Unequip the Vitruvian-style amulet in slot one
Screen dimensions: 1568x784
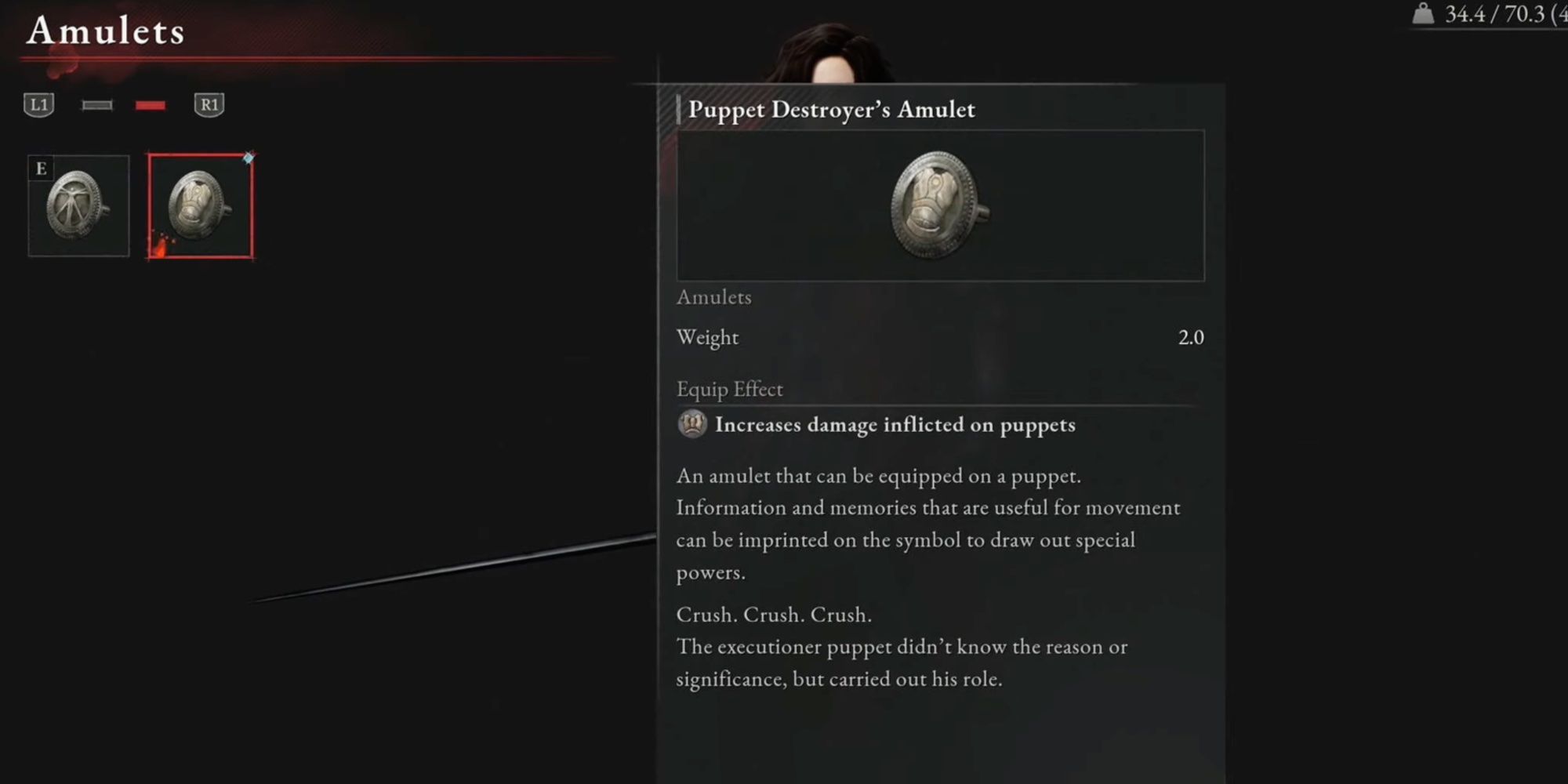[x=78, y=205]
